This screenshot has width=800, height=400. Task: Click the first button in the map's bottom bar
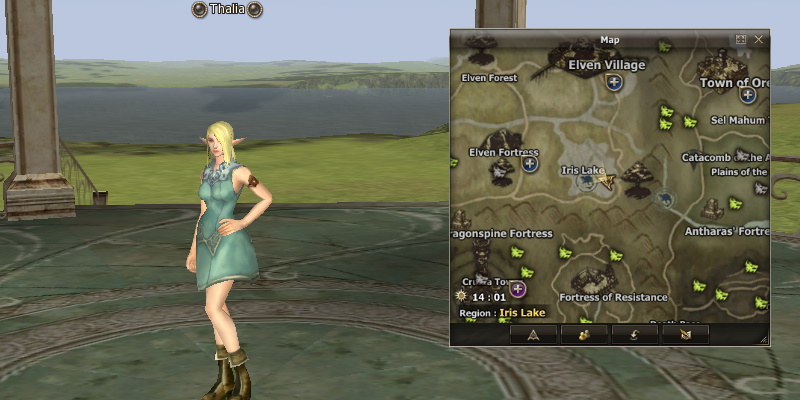coord(533,335)
